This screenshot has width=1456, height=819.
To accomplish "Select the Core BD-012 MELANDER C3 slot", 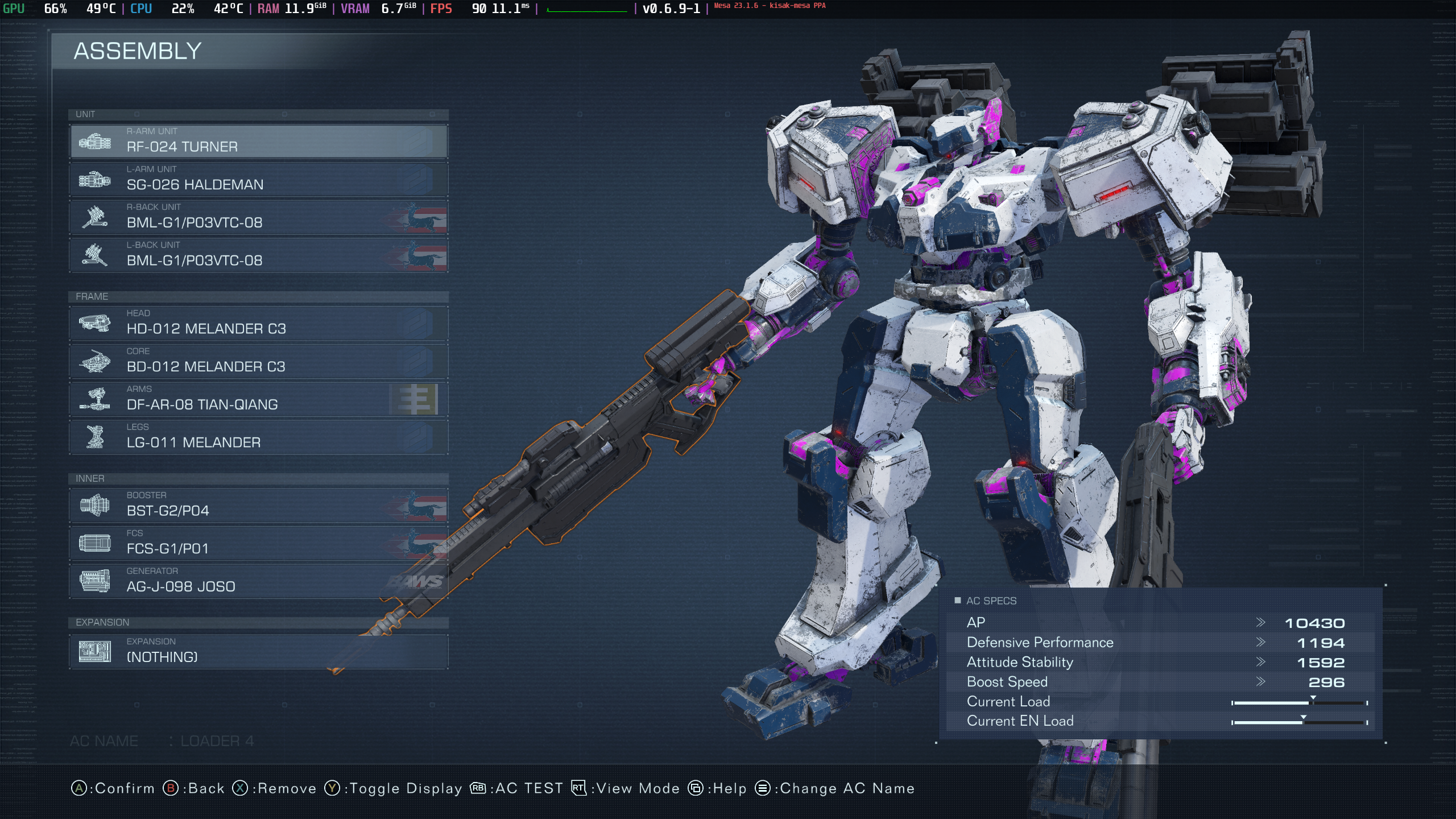I will tap(259, 361).
